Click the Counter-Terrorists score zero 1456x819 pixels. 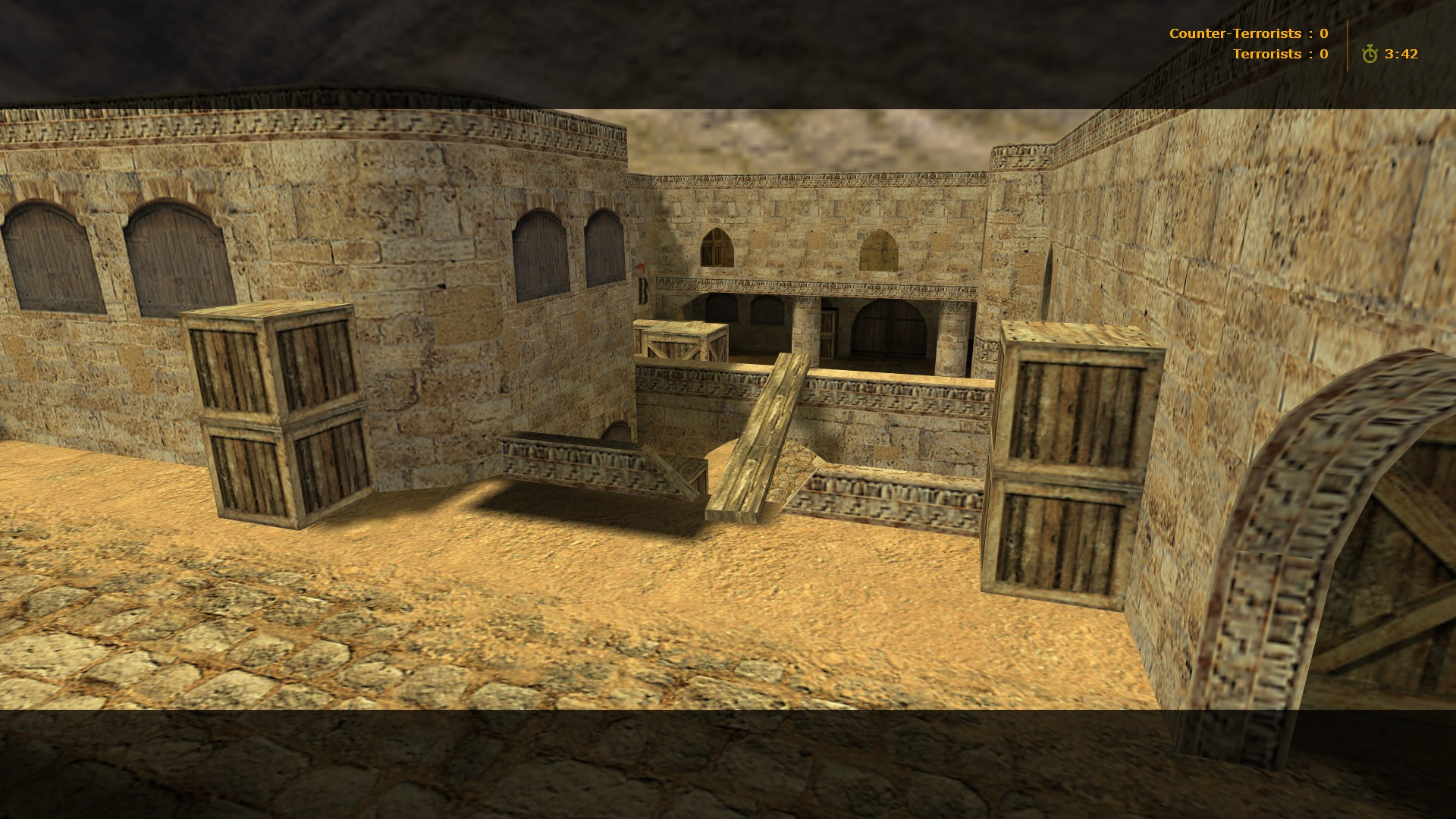pos(1324,33)
